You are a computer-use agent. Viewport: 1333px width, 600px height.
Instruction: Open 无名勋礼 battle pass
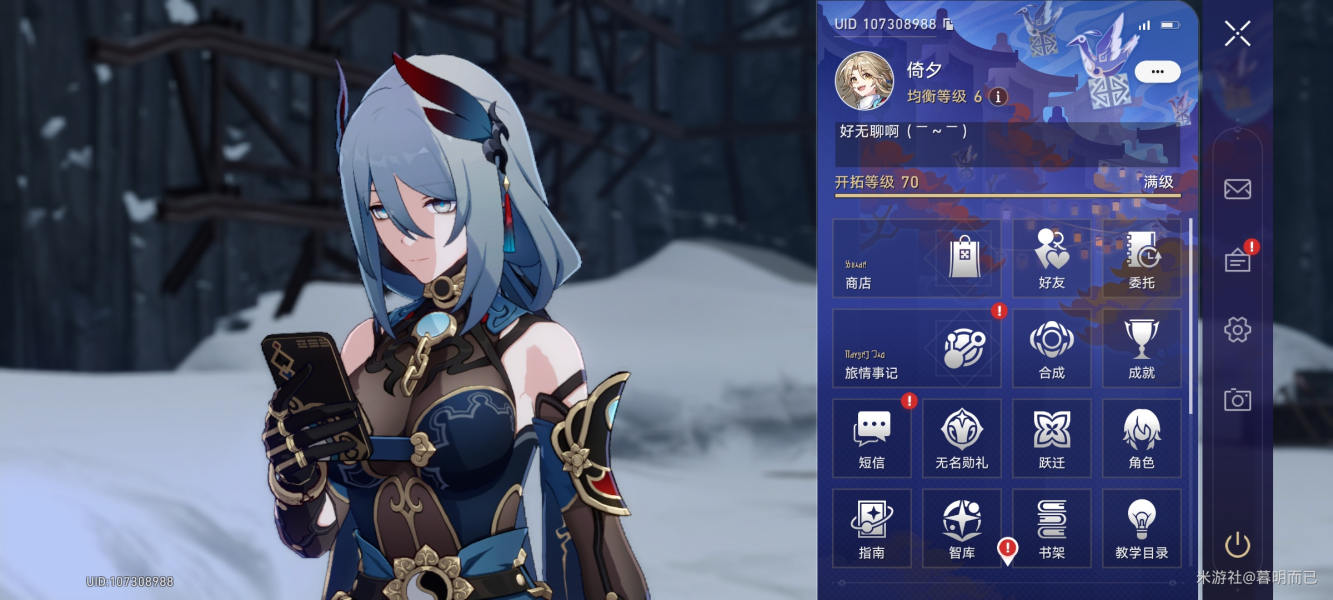pyautogui.click(x=961, y=438)
